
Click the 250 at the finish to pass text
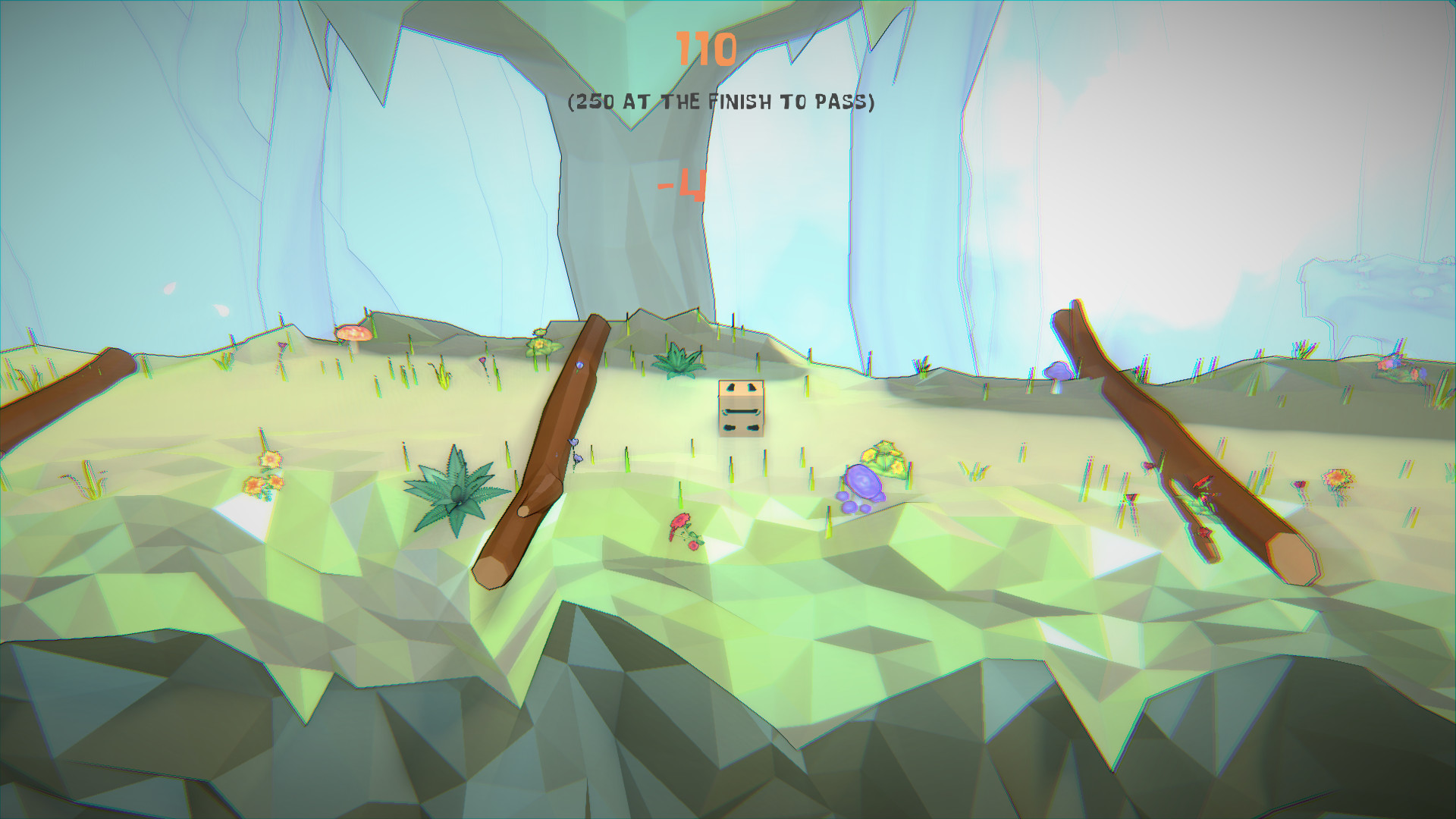click(721, 99)
